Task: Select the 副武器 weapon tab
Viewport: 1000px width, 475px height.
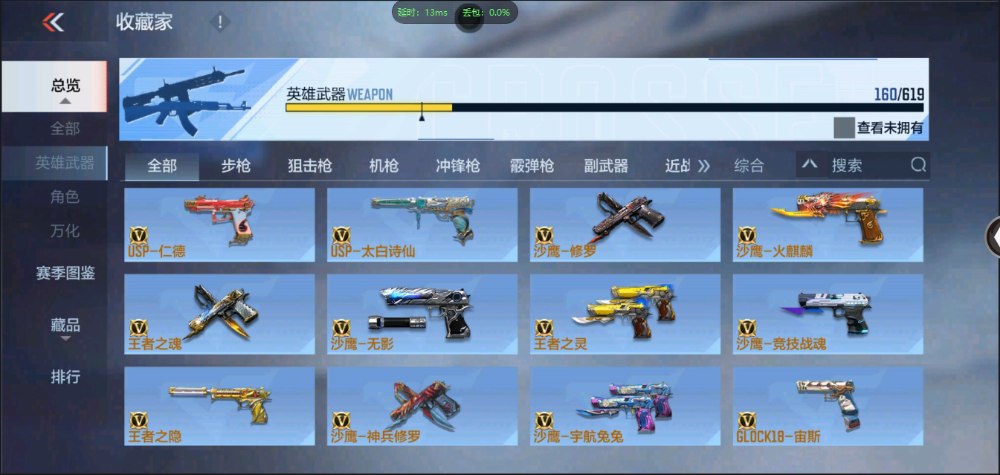Action: (x=606, y=166)
